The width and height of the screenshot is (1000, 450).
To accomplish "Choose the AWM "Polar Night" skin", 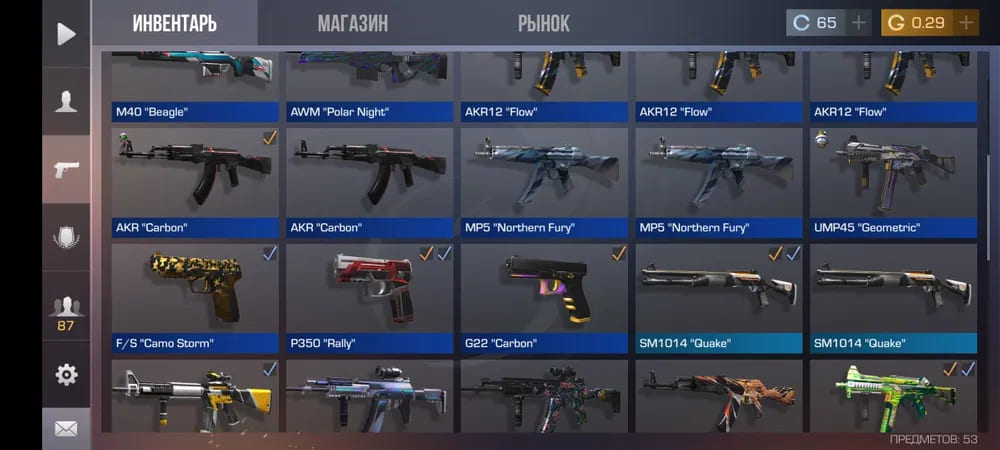I will tap(370, 88).
